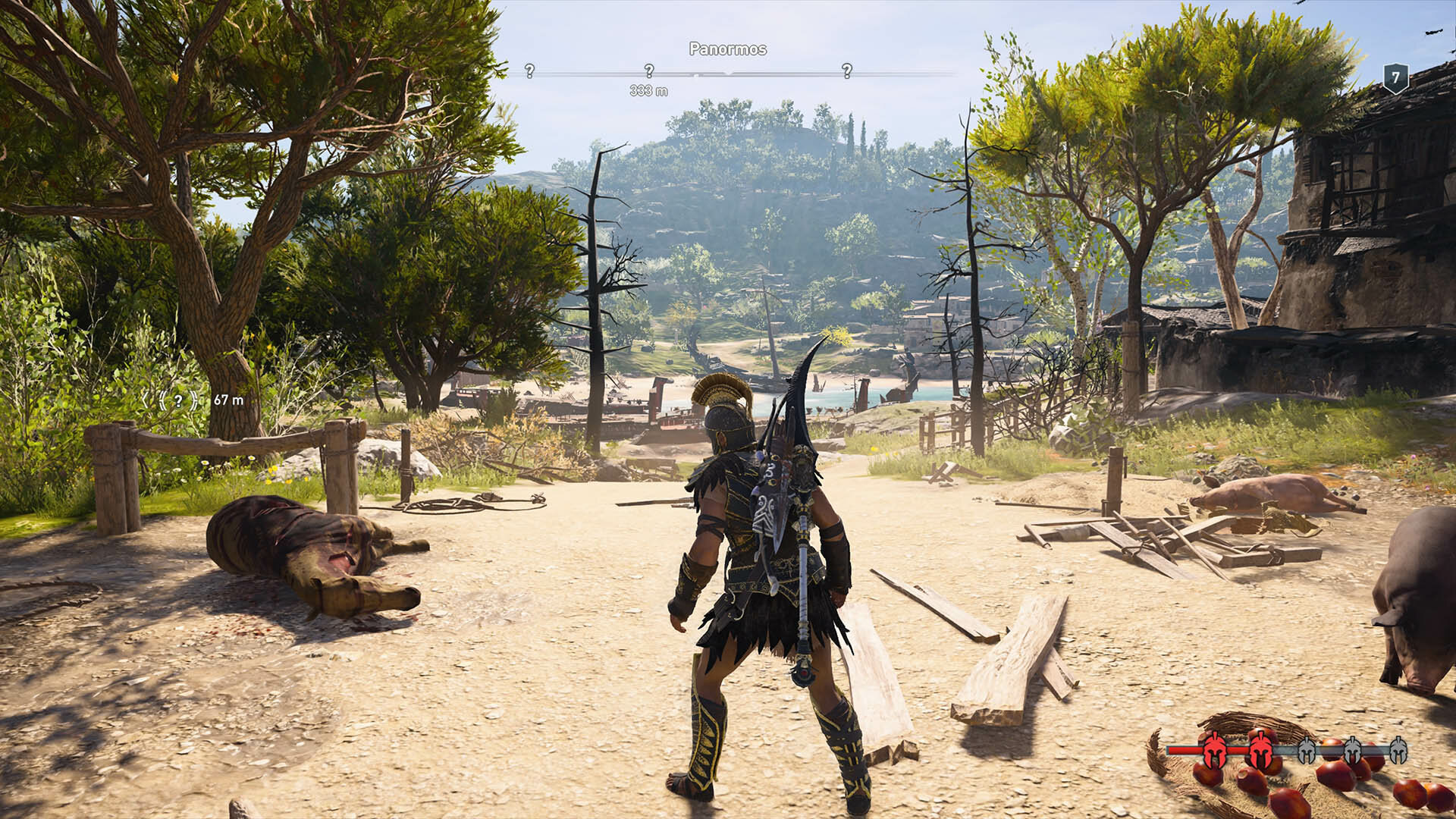Click the unknown location marker 67 m away
Image resolution: width=1456 pixels, height=819 pixels.
pyautogui.click(x=178, y=400)
